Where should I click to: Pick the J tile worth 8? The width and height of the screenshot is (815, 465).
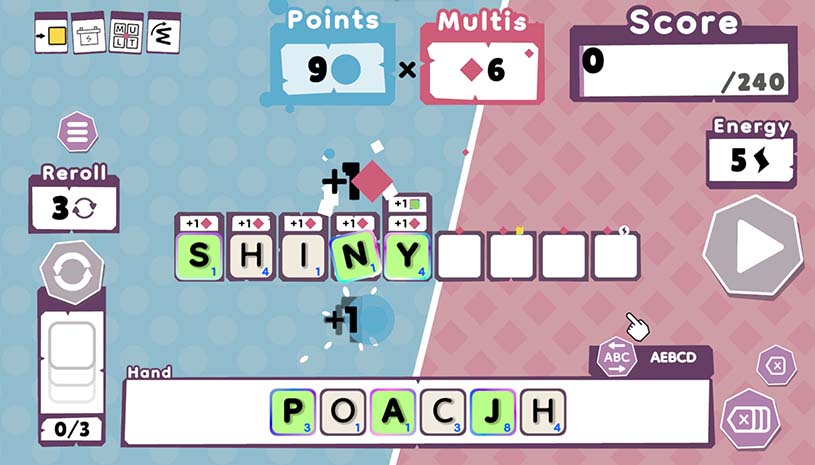coord(493,412)
